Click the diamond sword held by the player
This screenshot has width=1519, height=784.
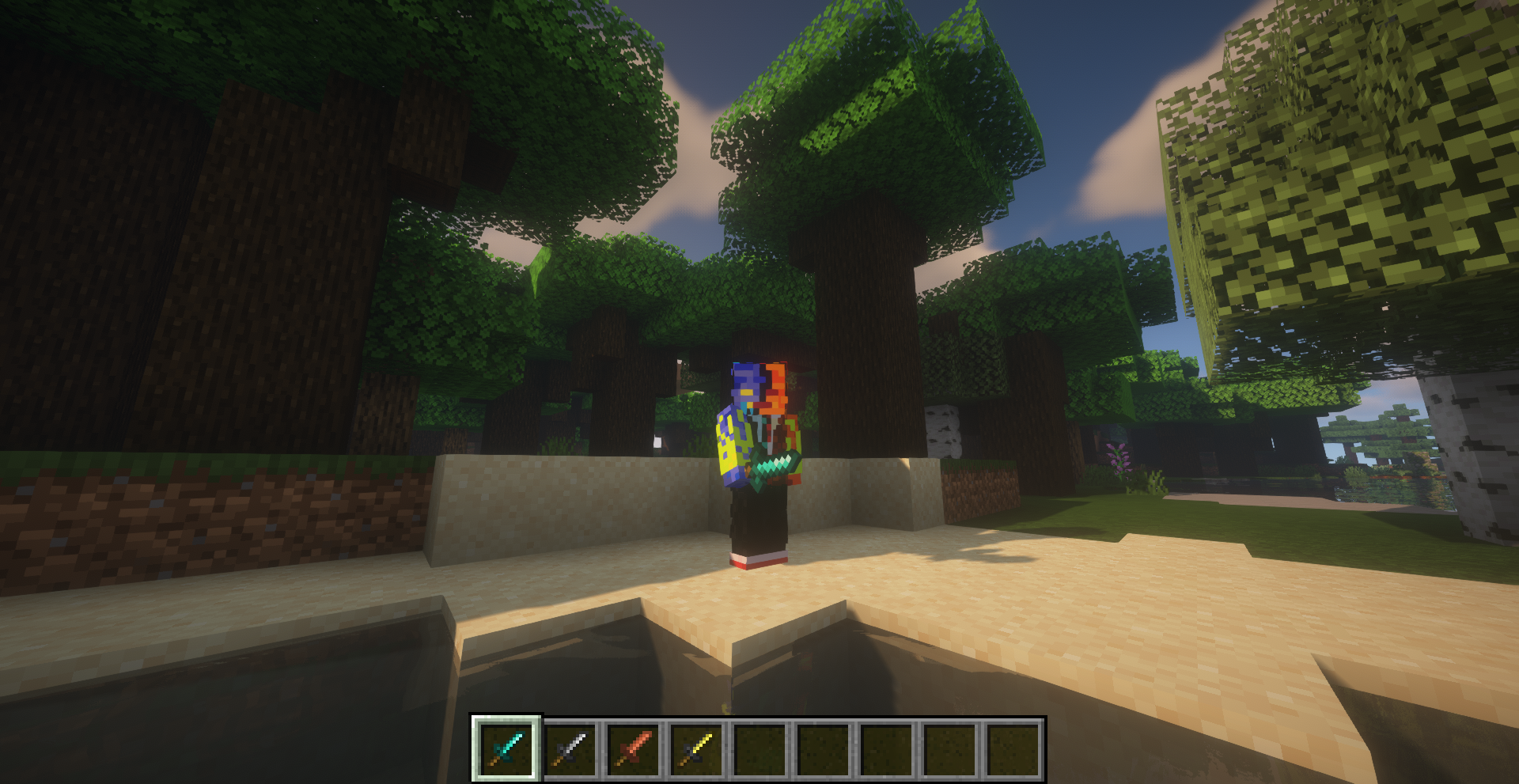coord(774,463)
